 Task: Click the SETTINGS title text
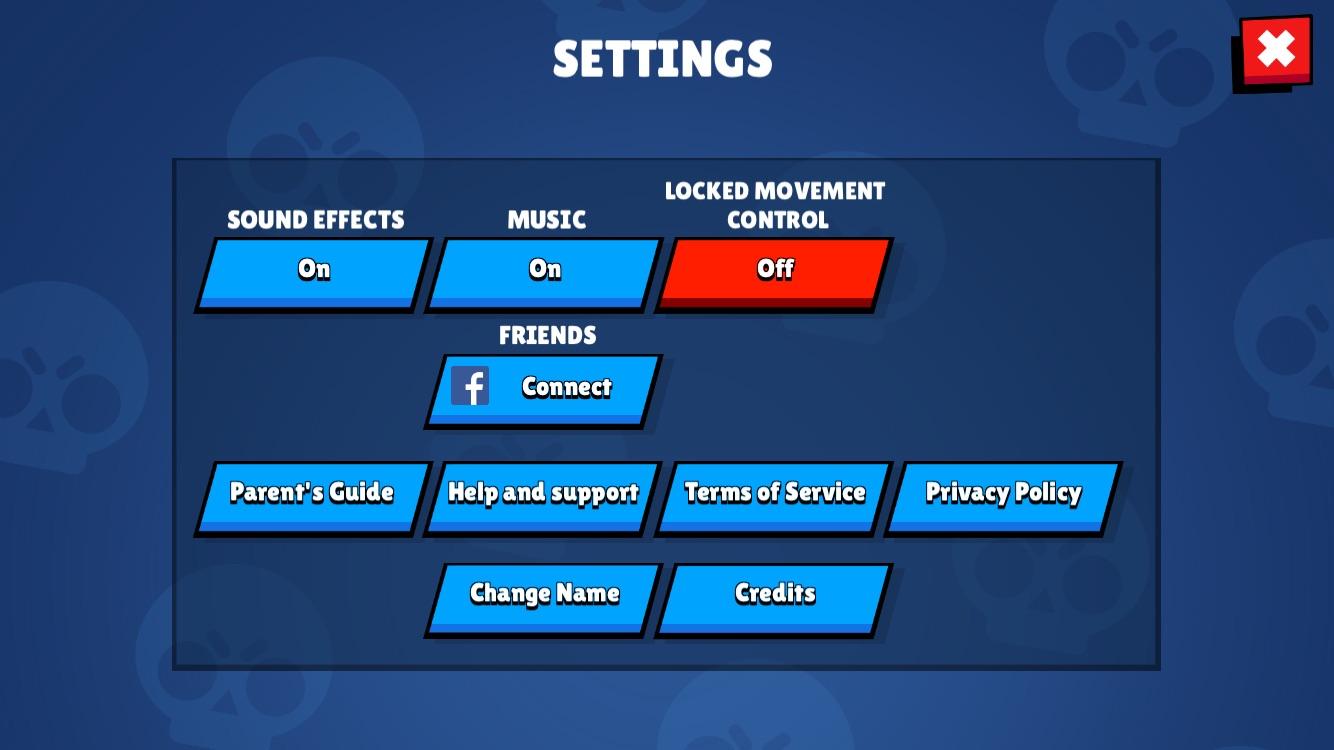click(663, 58)
